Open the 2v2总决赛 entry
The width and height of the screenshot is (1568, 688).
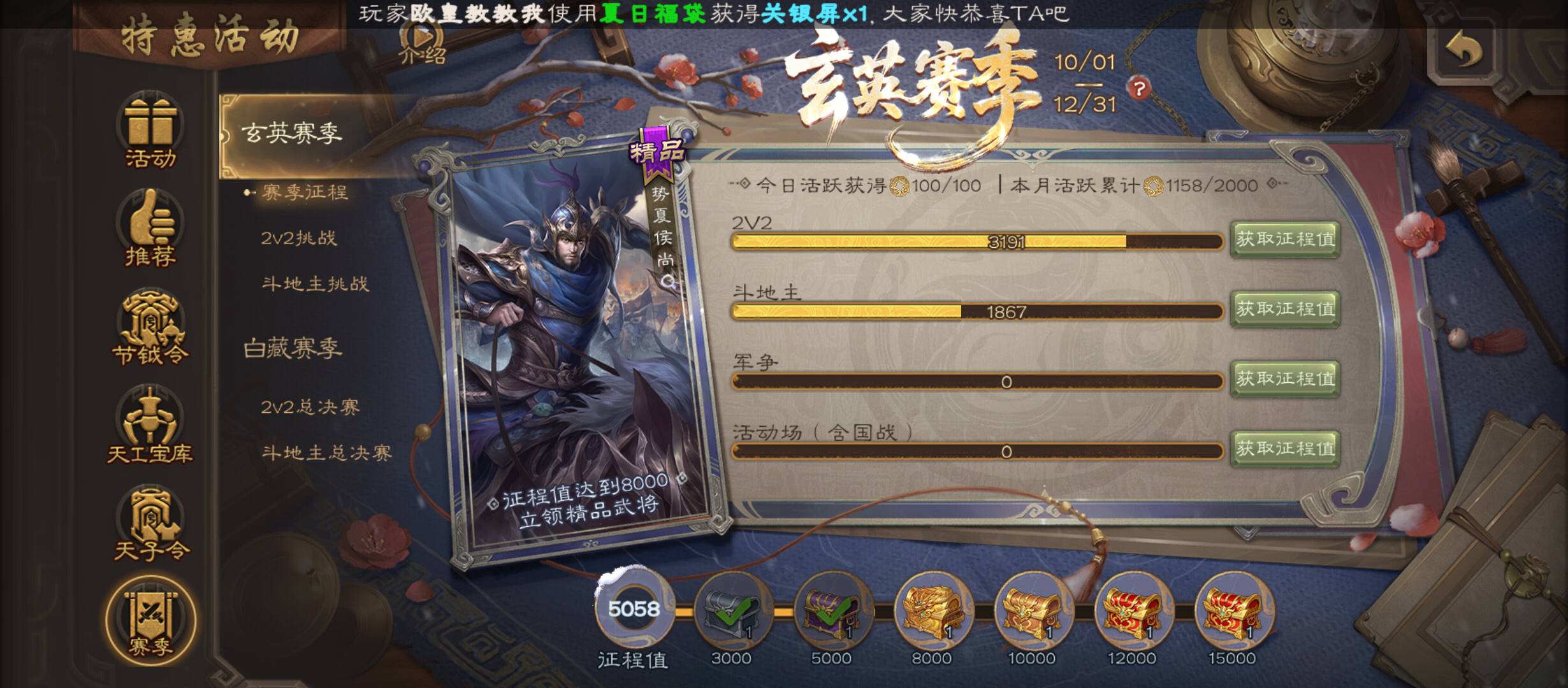pyautogui.click(x=310, y=406)
